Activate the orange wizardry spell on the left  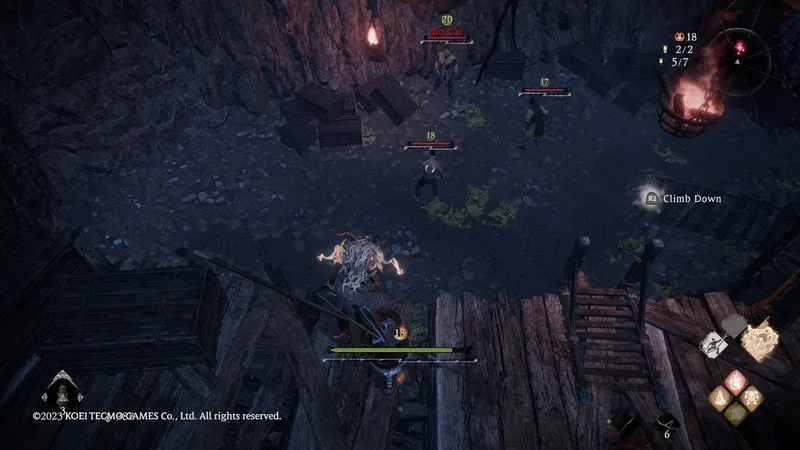[720, 397]
